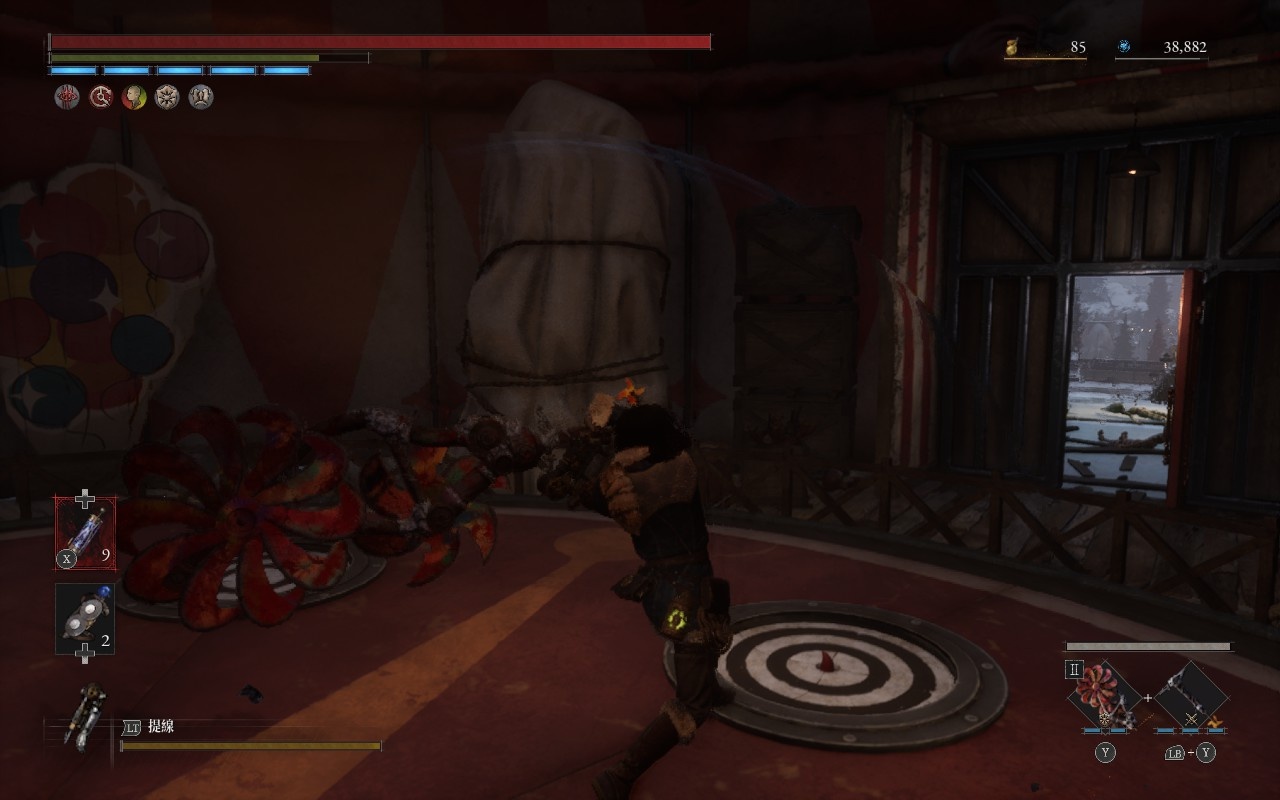The width and height of the screenshot is (1280, 800).
Task: Inspect the bald head profile status icon
Action: tap(134, 97)
